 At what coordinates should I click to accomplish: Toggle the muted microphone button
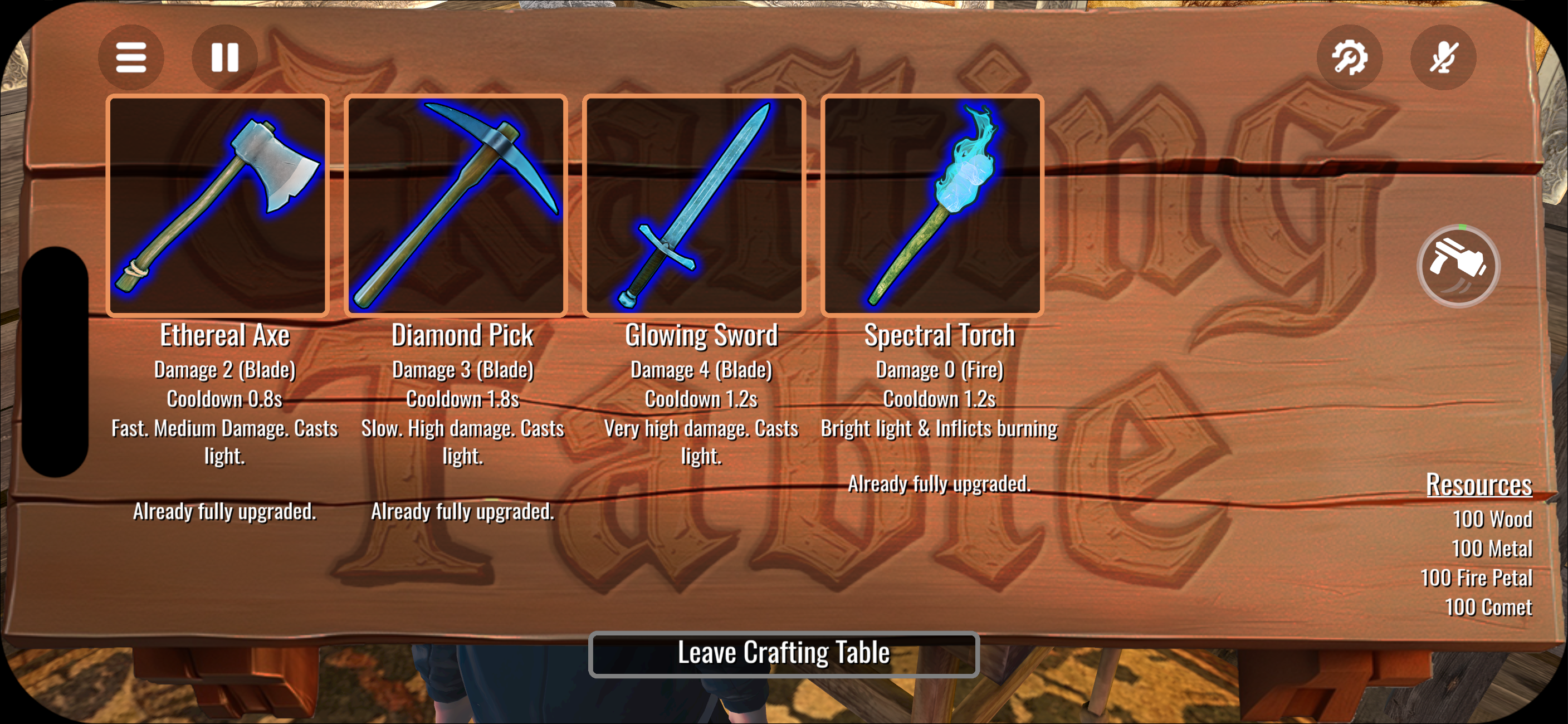coord(1443,58)
